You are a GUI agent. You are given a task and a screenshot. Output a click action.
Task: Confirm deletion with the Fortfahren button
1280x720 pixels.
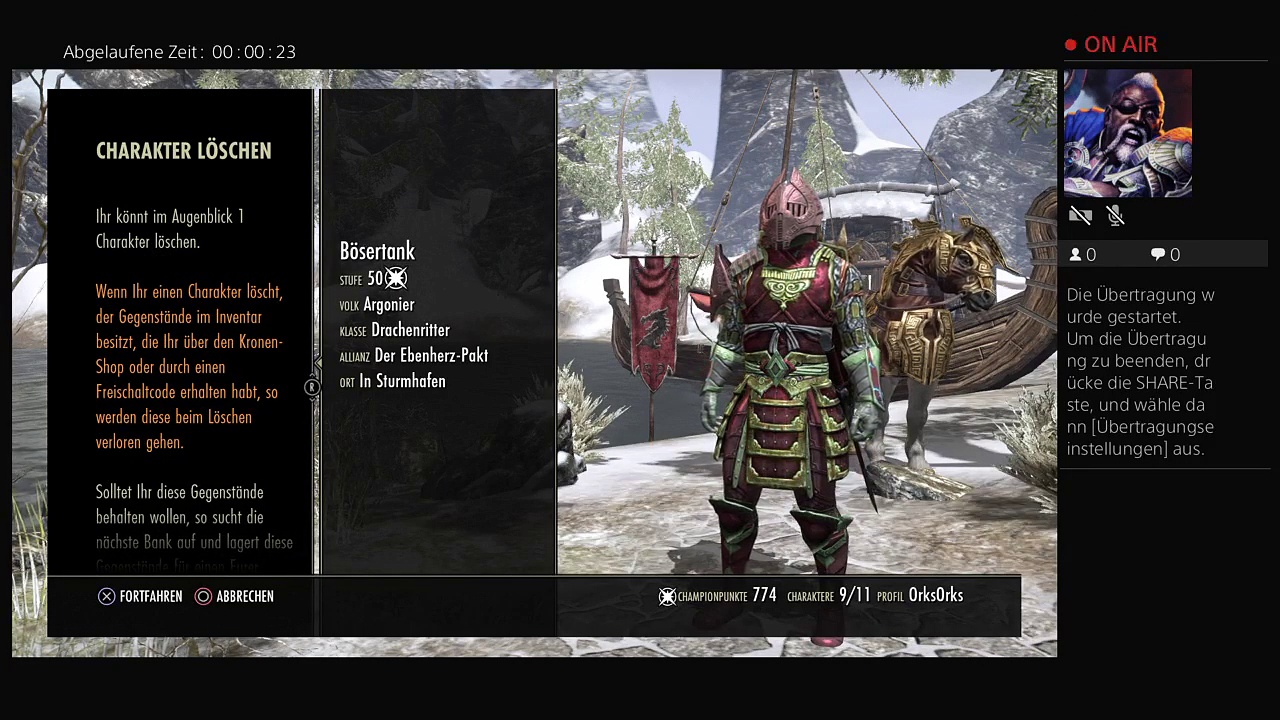[x=140, y=596]
